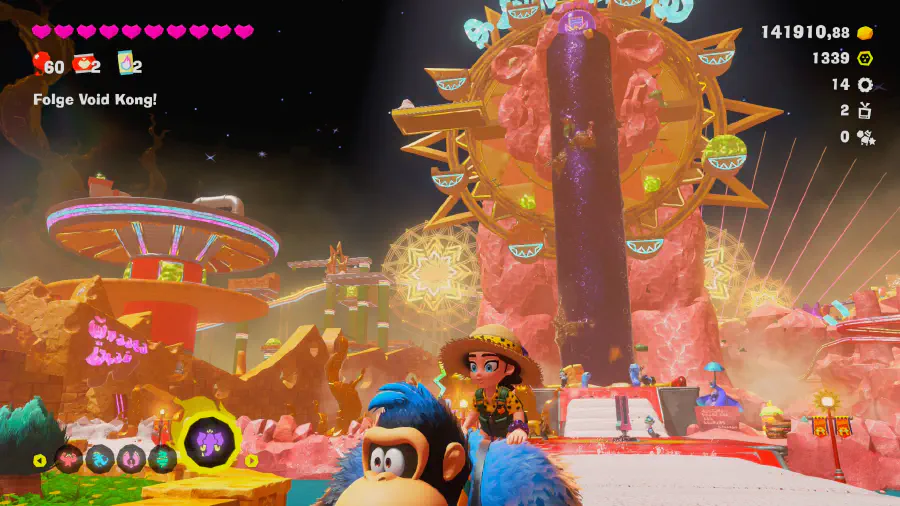900x506 pixels.
Task: Click the animal-and-star counter icon
Action: click(x=865, y=137)
